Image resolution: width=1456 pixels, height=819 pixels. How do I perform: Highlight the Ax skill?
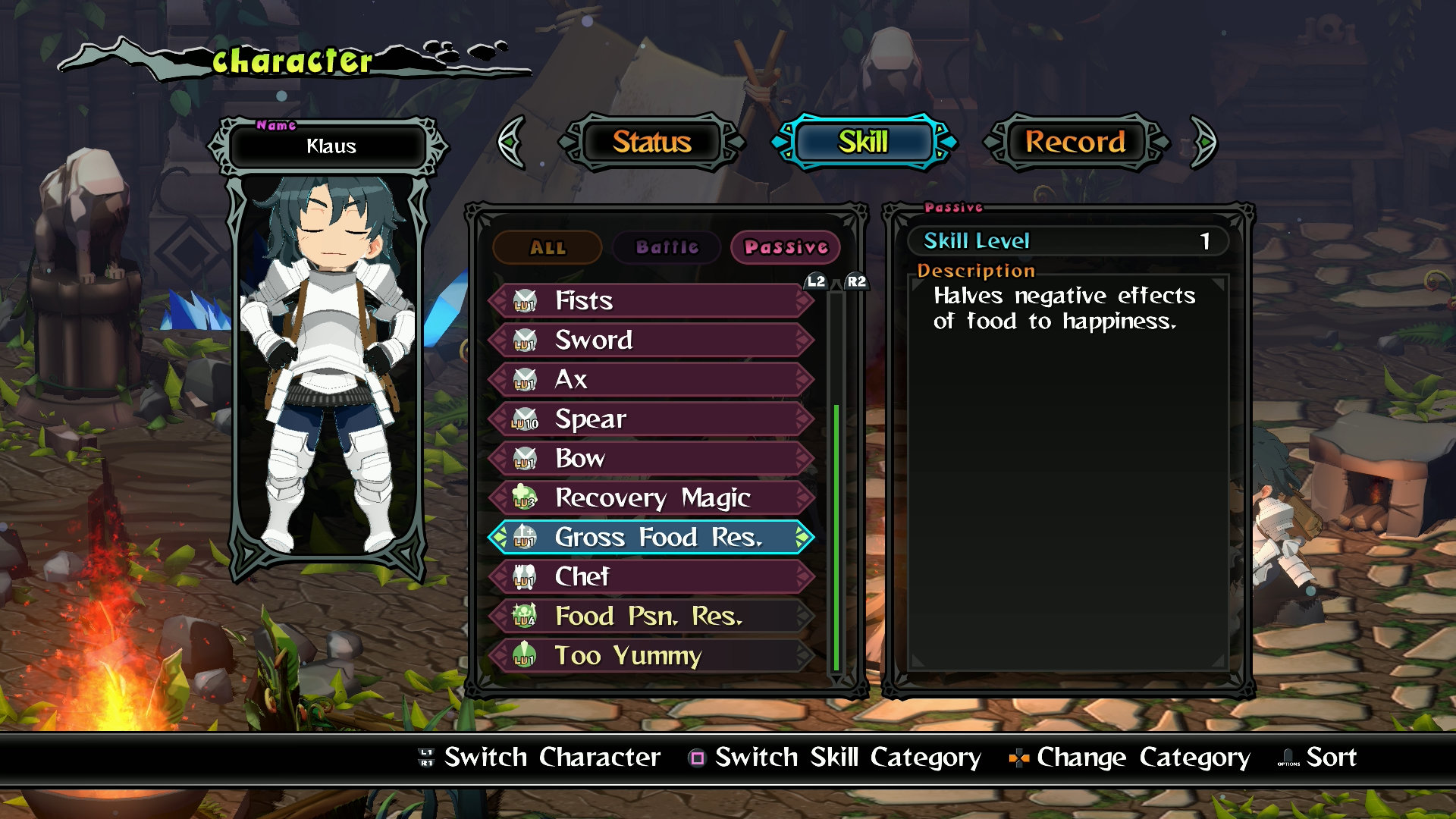click(x=651, y=380)
